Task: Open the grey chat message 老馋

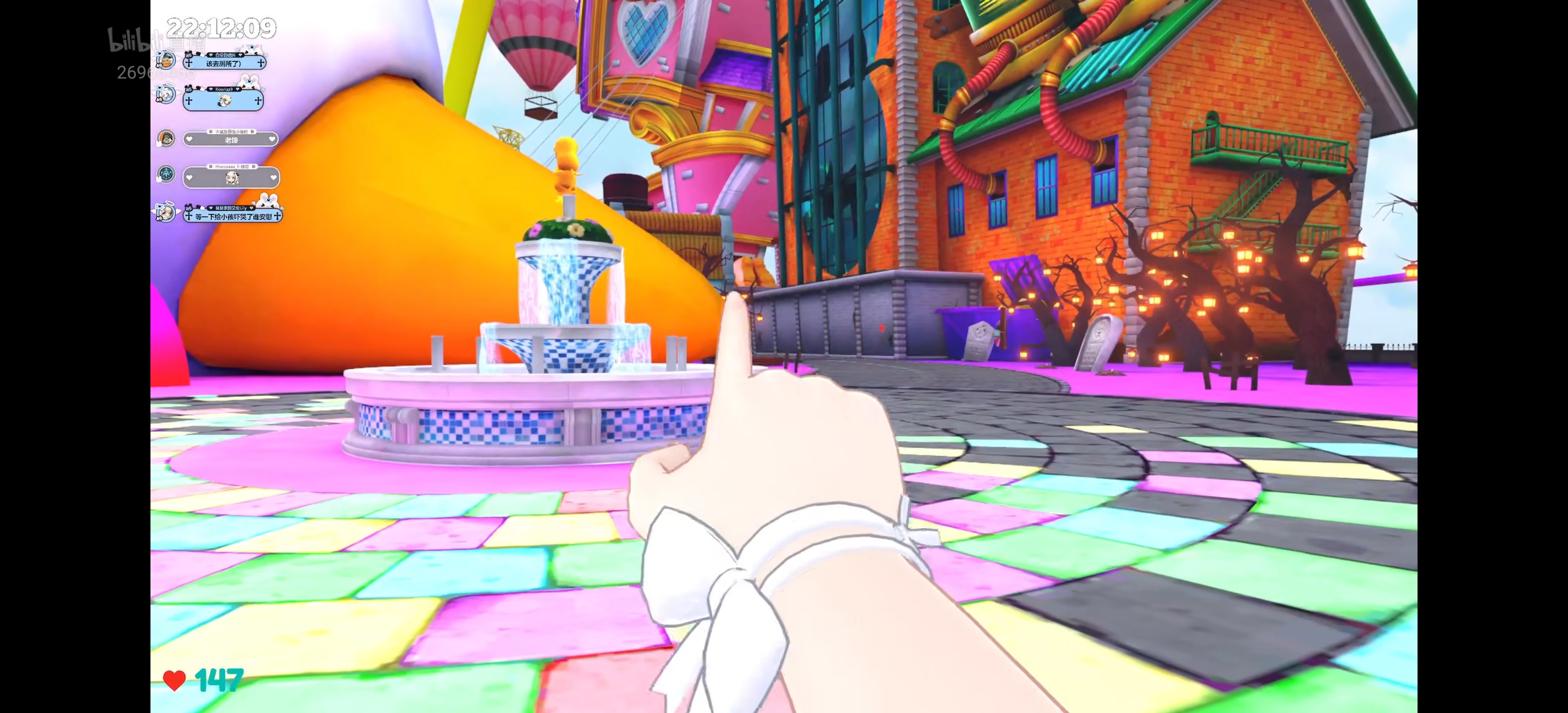Action: (x=230, y=140)
